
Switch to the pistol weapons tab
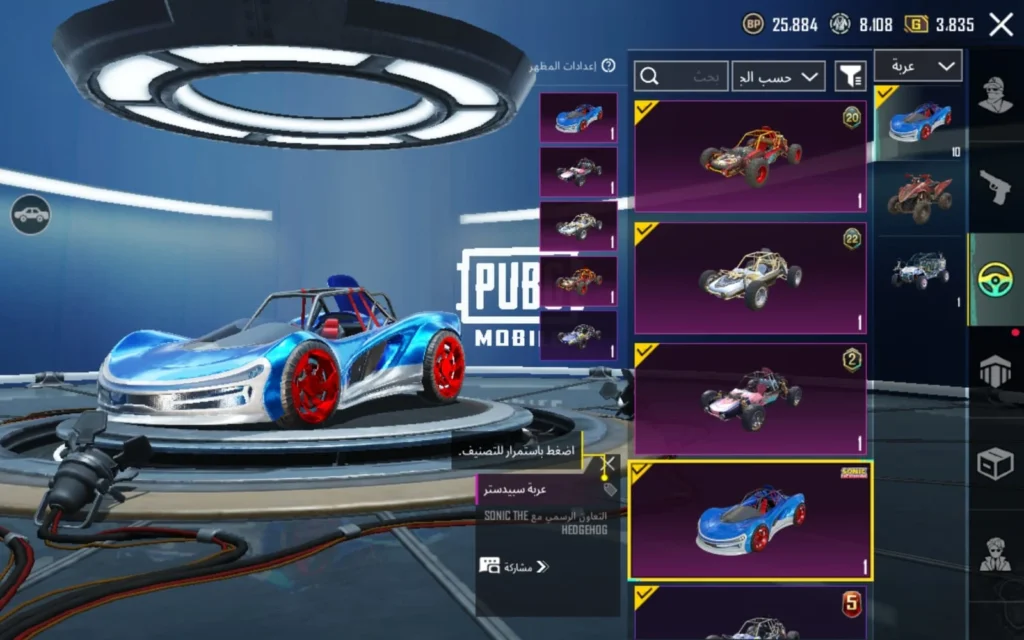(x=995, y=186)
